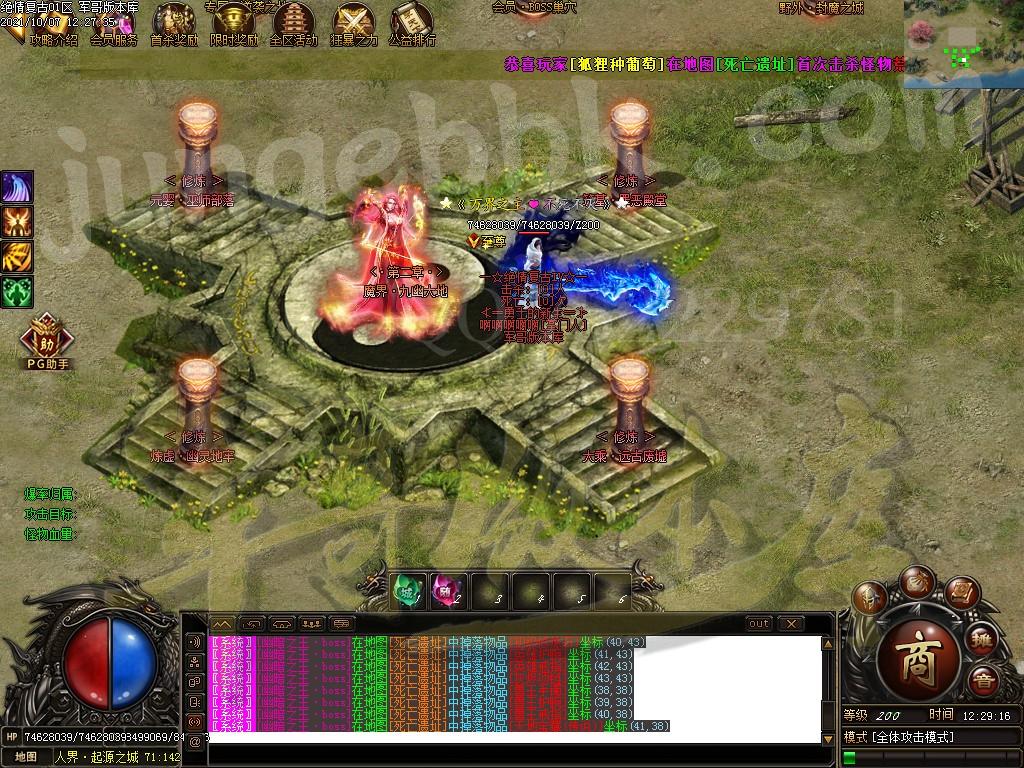Image resolution: width=1024 pixels, height=768 pixels.
Task: Click the minimap in the corner
Action: 964,45
